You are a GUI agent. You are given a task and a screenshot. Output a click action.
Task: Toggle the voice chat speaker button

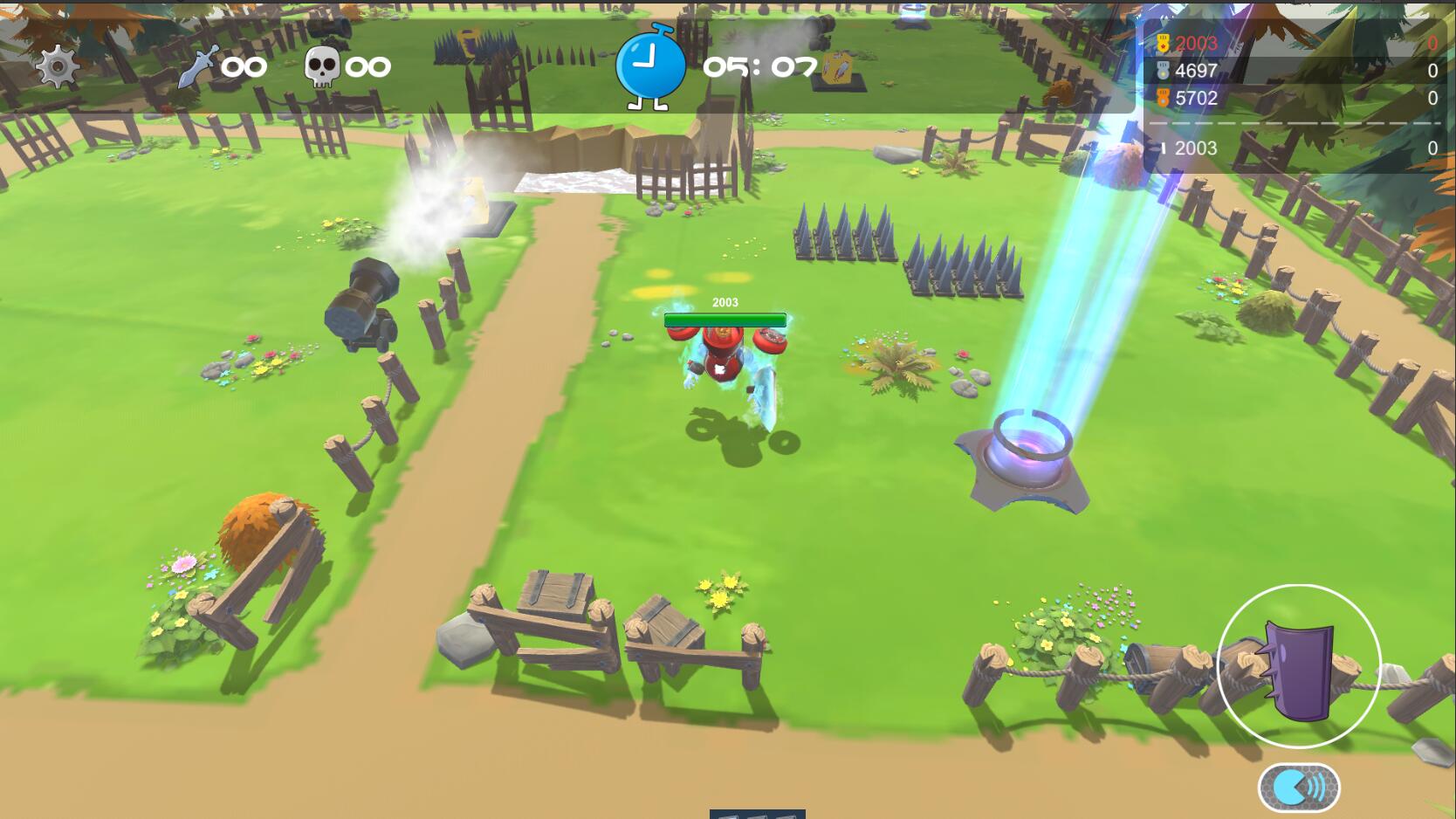[1297, 788]
